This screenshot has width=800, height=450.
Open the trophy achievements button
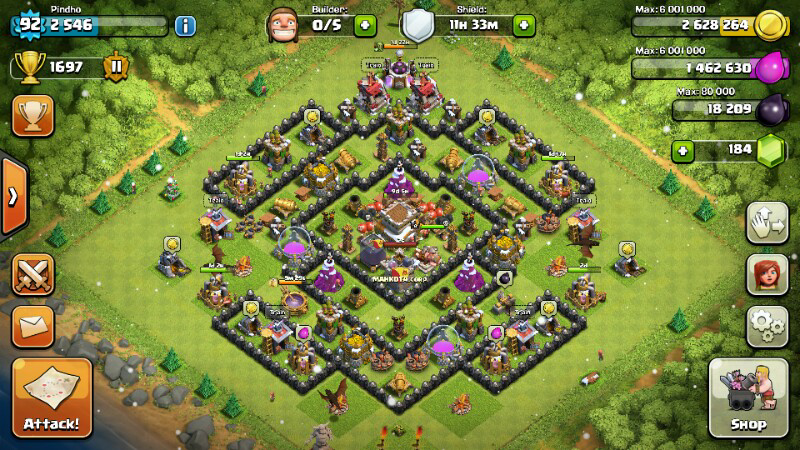(x=32, y=116)
